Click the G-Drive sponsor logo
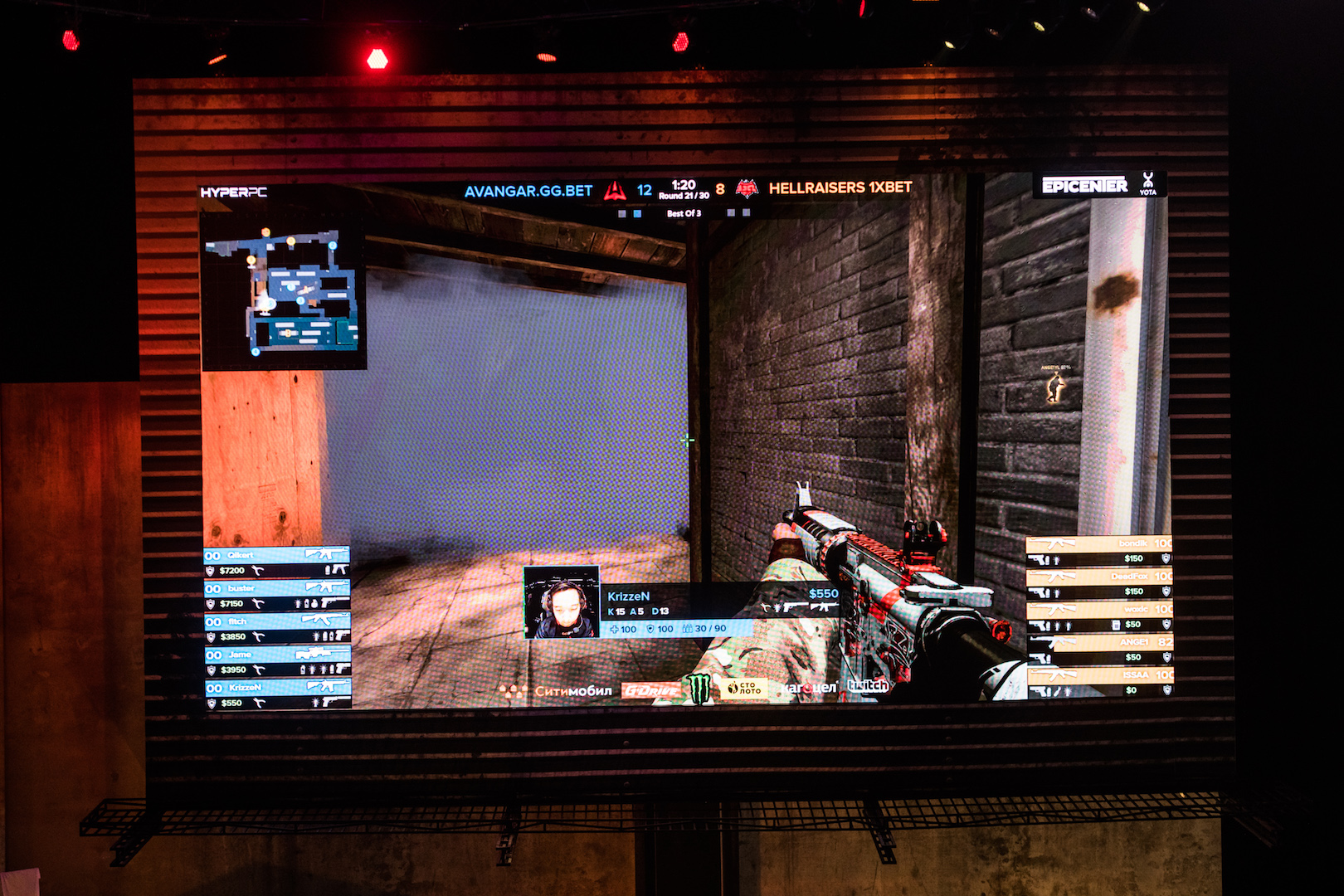Screen dimensions: 1344x896 650,690
